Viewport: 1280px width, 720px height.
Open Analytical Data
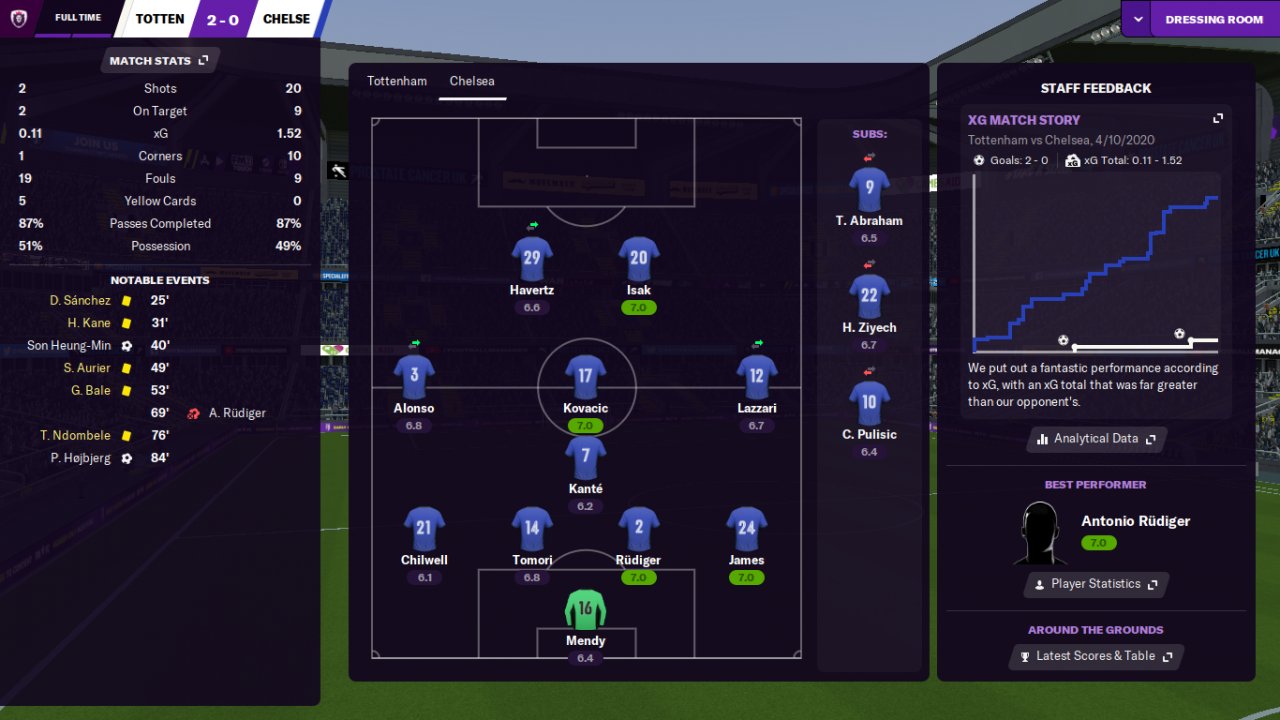click(1096, 438)
